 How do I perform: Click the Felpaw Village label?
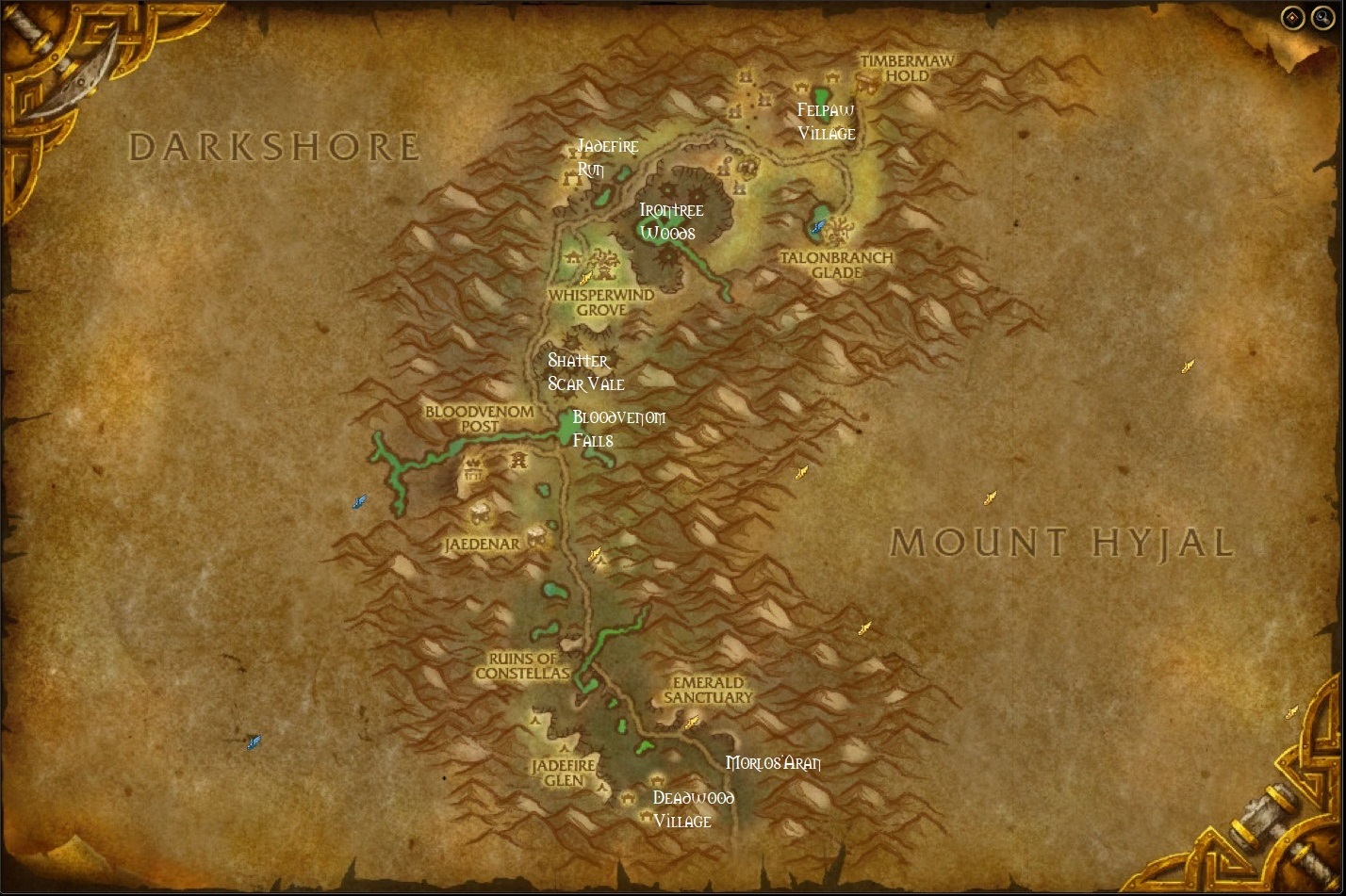827,122
